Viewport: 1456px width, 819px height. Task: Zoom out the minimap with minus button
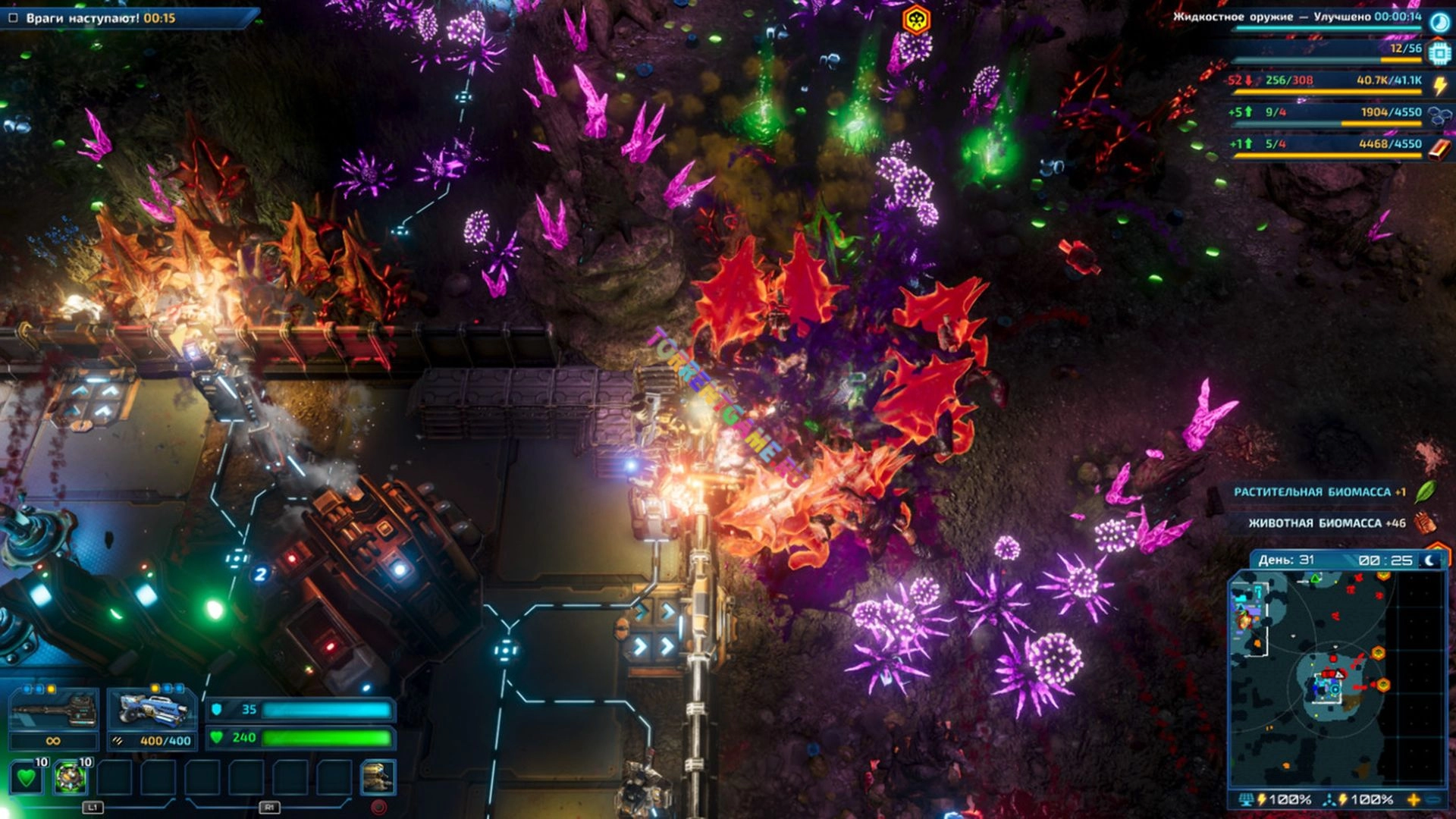1434,799
